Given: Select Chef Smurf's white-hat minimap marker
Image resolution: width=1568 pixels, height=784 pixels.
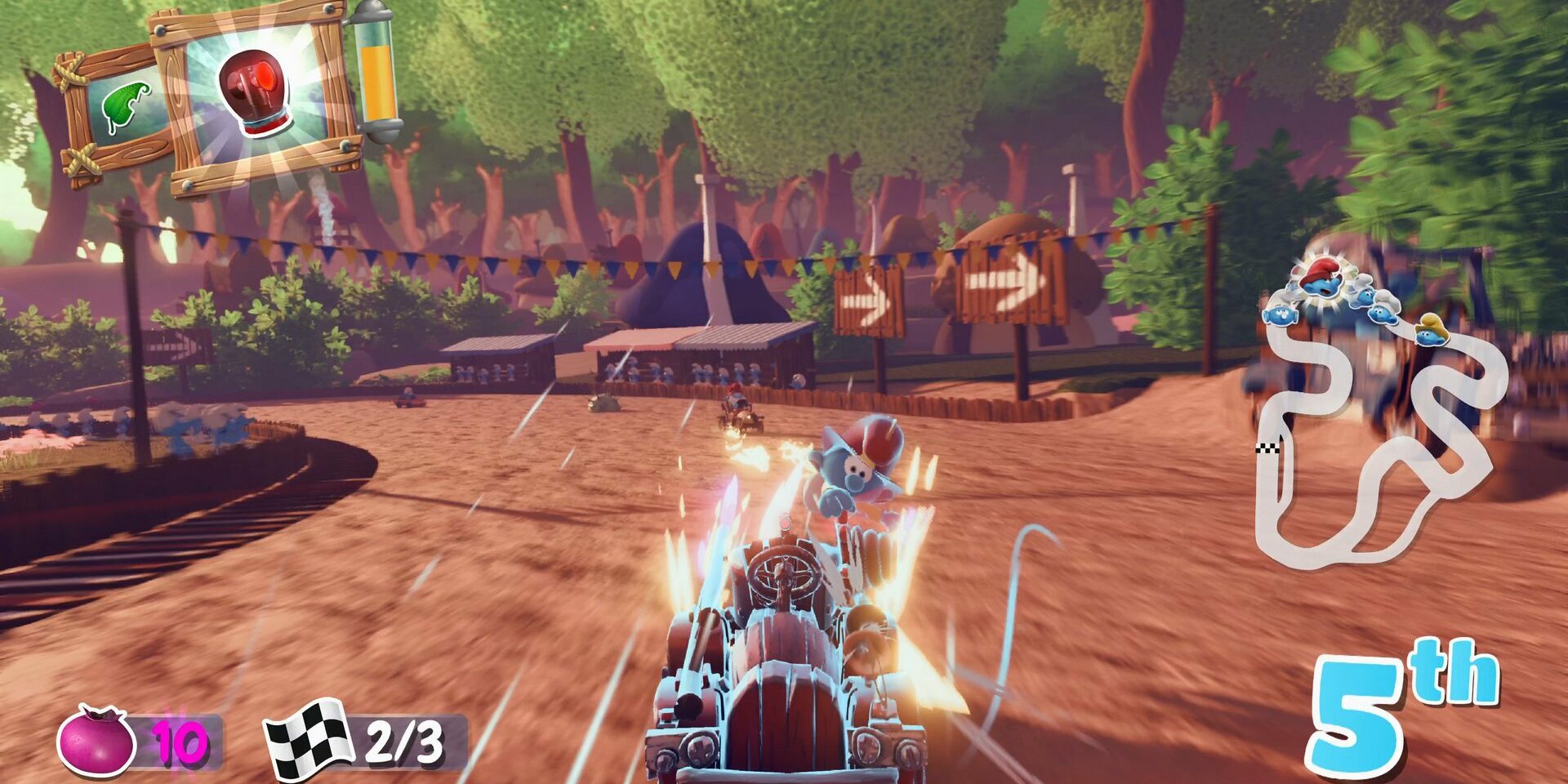Looking at the screenshot, I should pos(1384,313).
